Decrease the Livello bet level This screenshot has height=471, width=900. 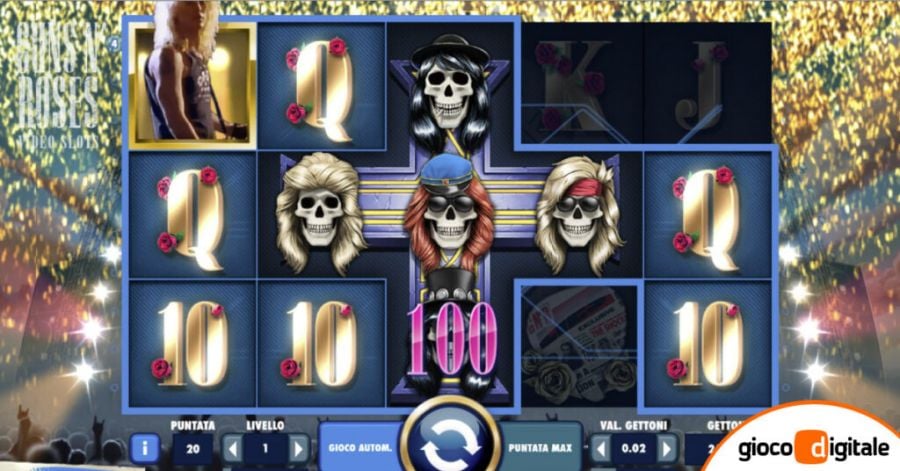tap(234, 447)
